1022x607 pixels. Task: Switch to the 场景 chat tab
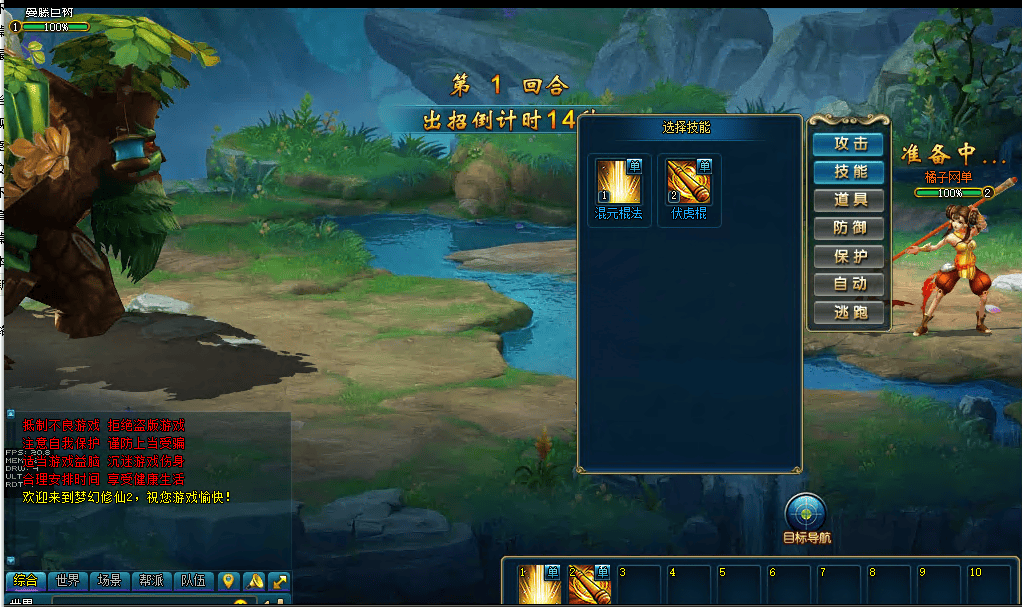coord(109,581)
